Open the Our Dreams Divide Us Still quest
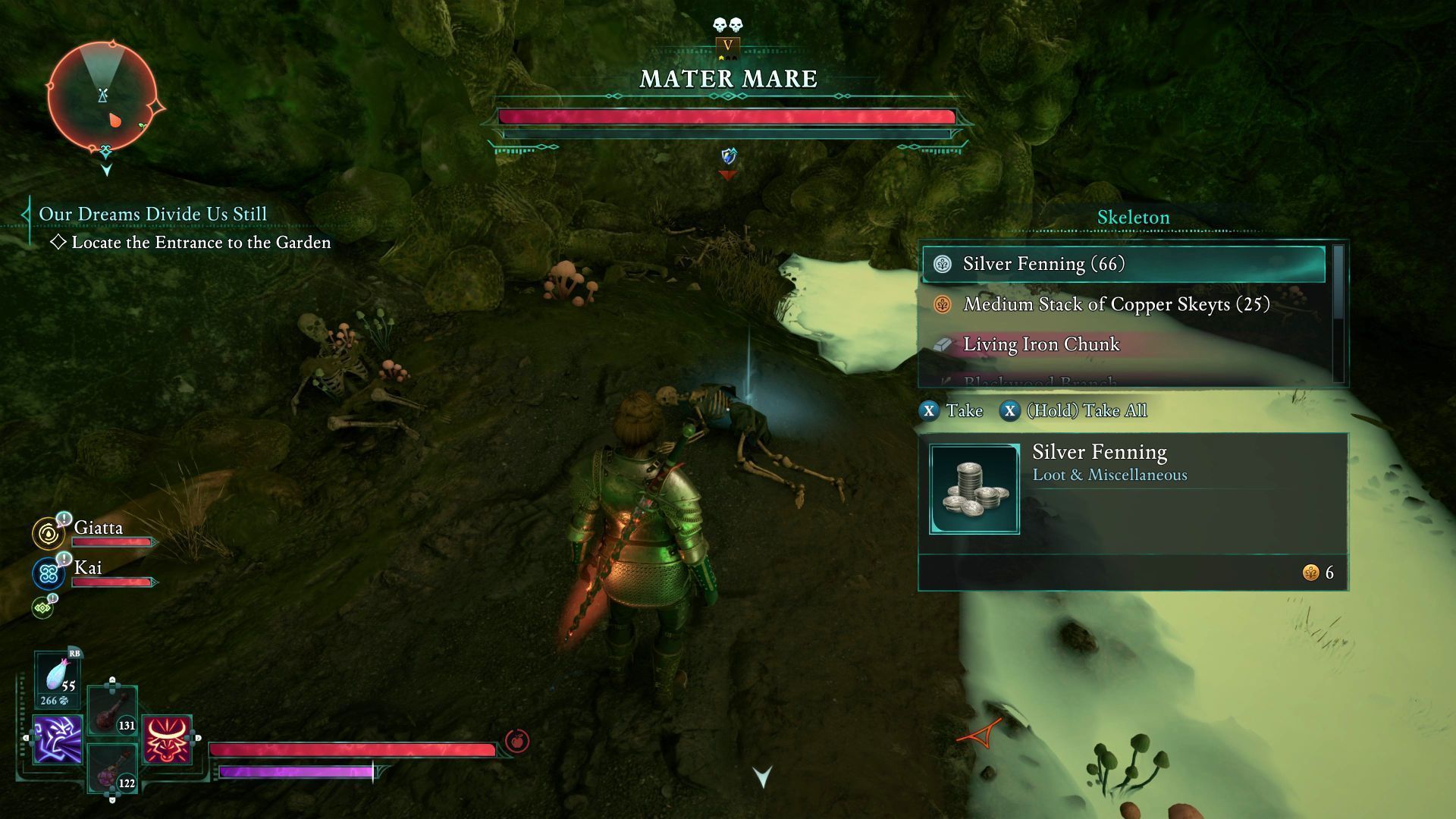 (152, 215)
